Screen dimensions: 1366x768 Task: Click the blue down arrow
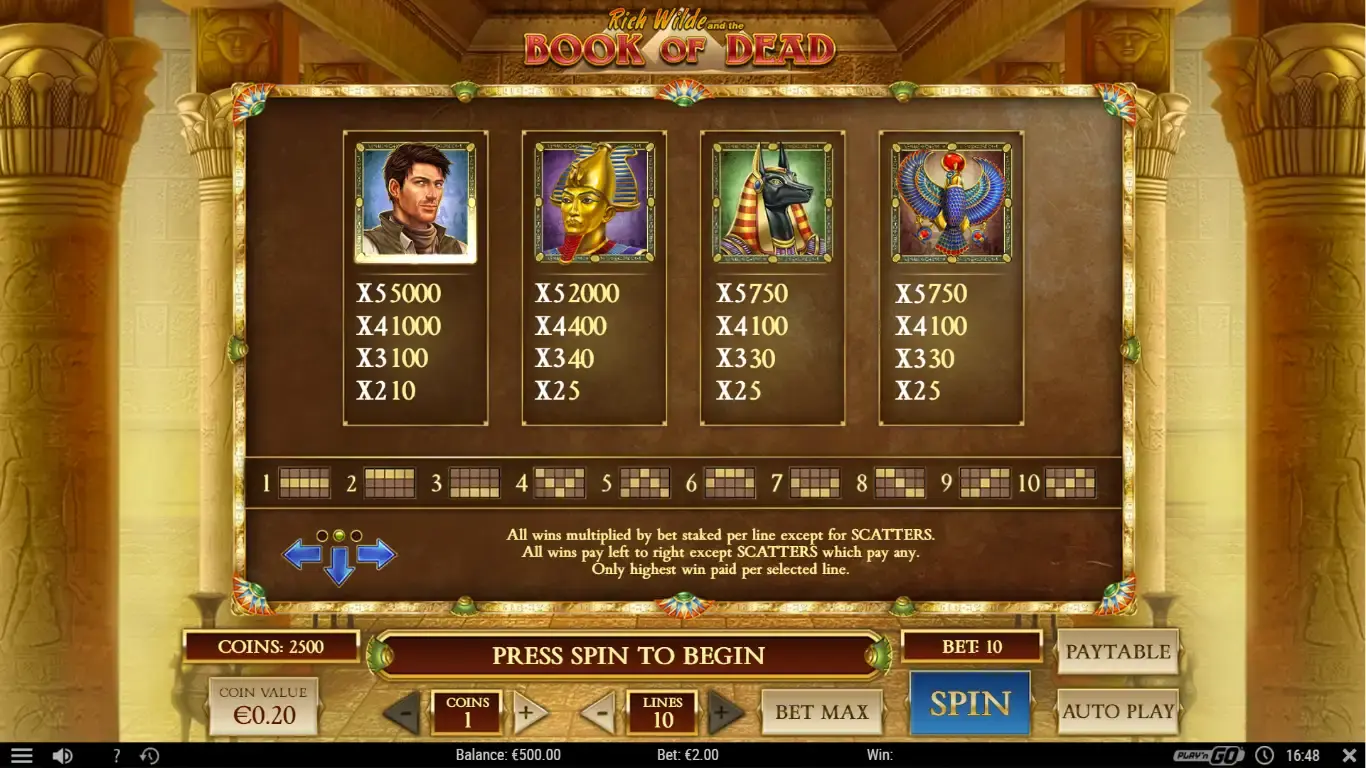pos(340,564)
